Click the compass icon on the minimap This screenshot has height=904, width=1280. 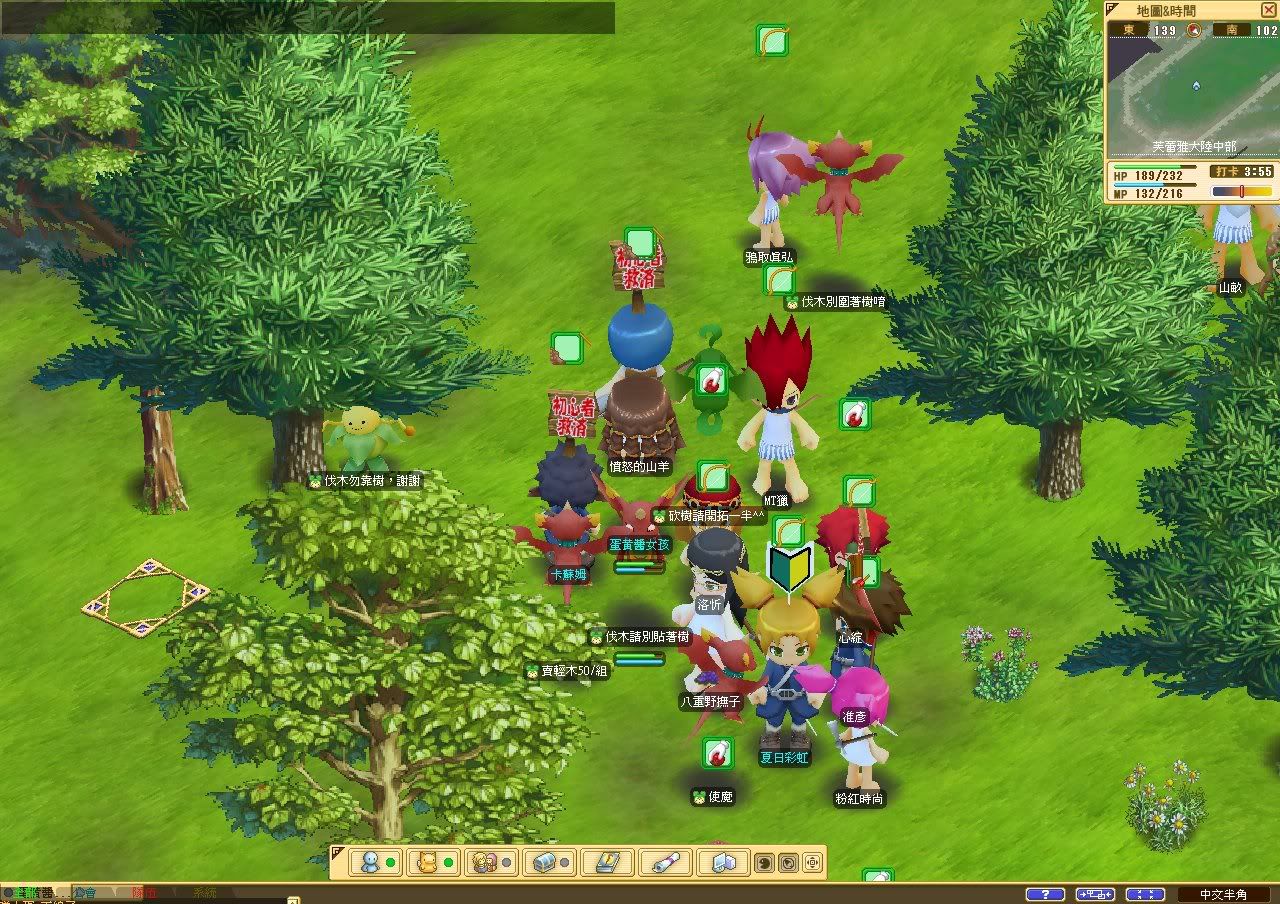pos(1193,30)
